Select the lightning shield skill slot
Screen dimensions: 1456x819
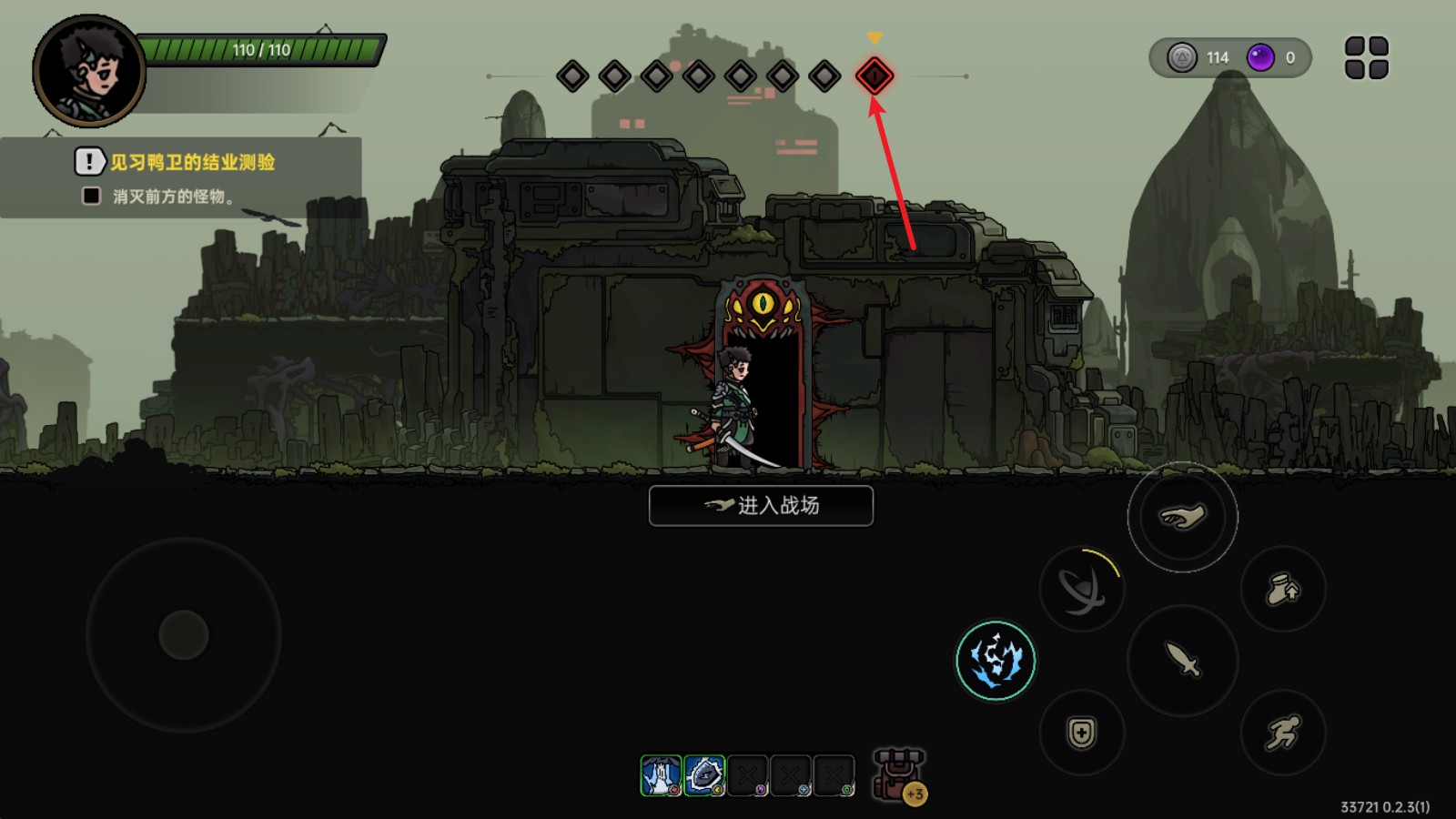coord(704,775)
